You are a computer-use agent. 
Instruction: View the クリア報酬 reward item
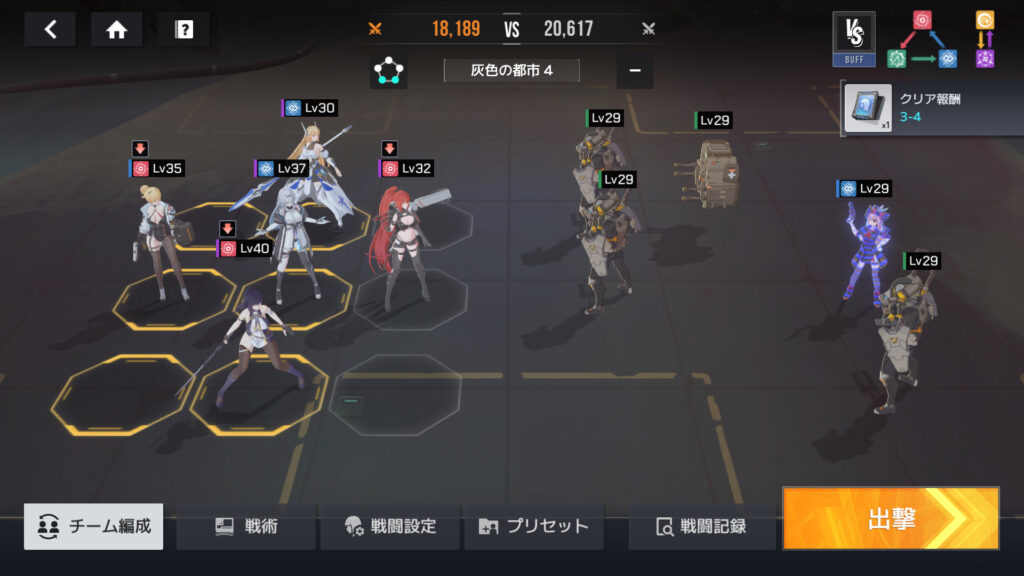(x=866, y=108)
